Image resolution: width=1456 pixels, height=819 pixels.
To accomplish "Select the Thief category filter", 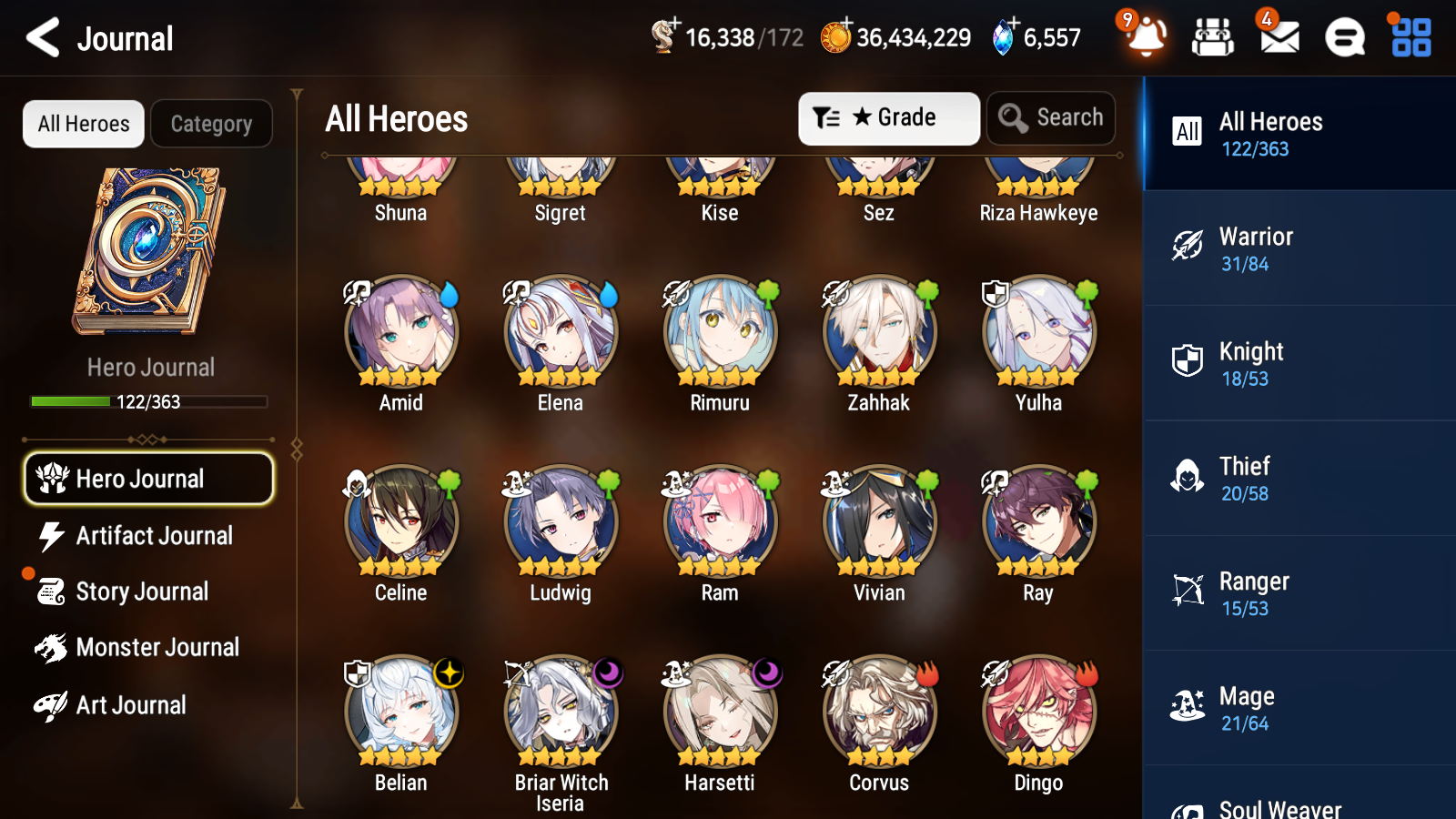I will pos(1299,478).
